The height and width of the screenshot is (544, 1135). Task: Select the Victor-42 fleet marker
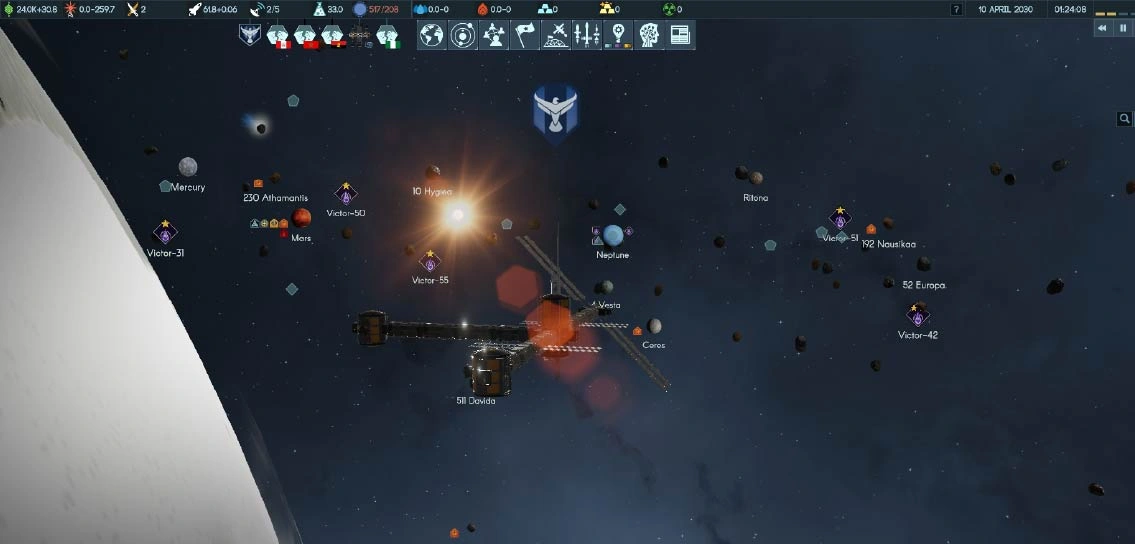(x=918, y=314)
